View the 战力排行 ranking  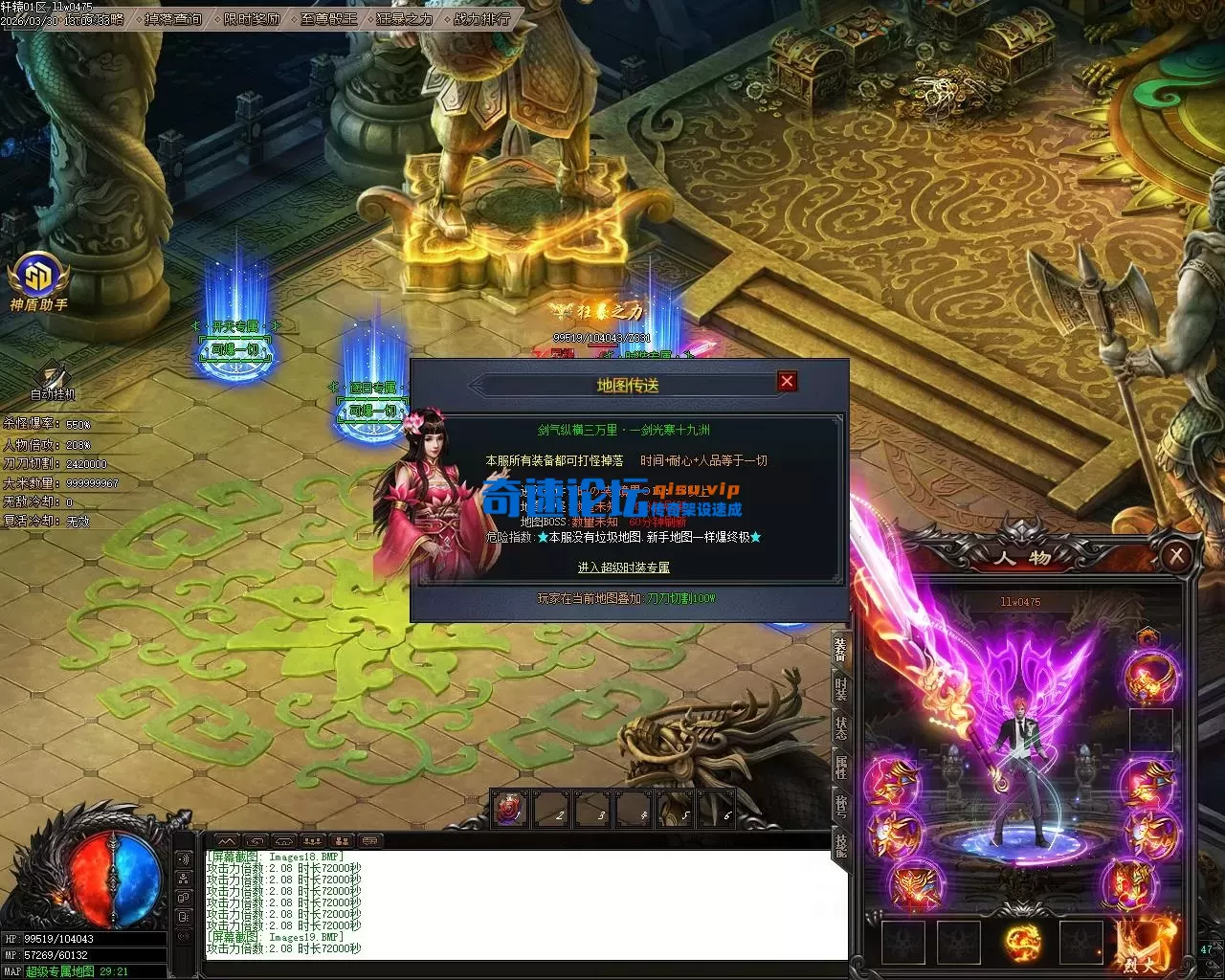point(481,18)
